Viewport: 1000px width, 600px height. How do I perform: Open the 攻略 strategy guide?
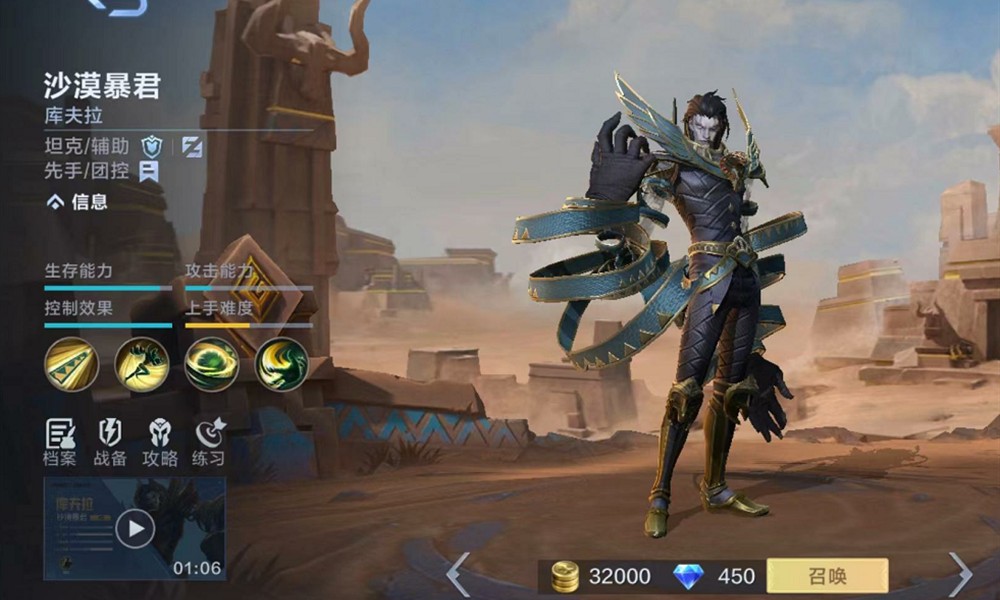[159, 443]
